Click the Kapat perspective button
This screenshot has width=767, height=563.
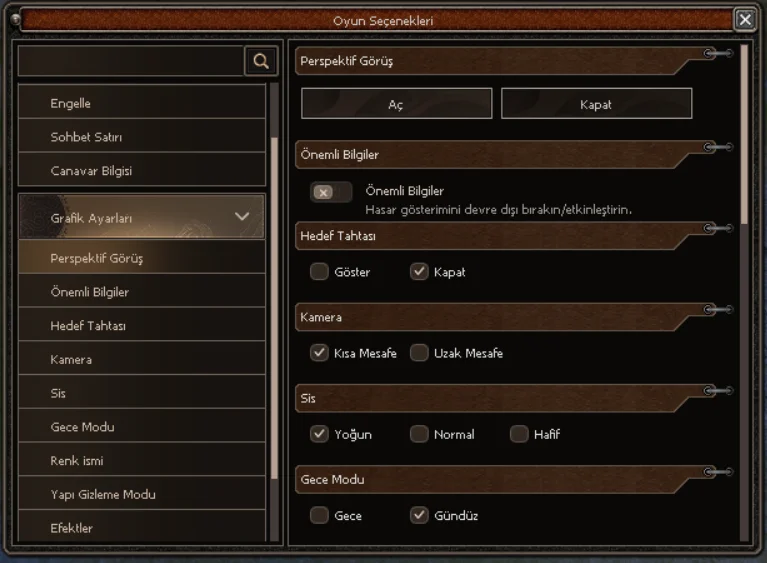pyautogui.click(x=596, y=104)
